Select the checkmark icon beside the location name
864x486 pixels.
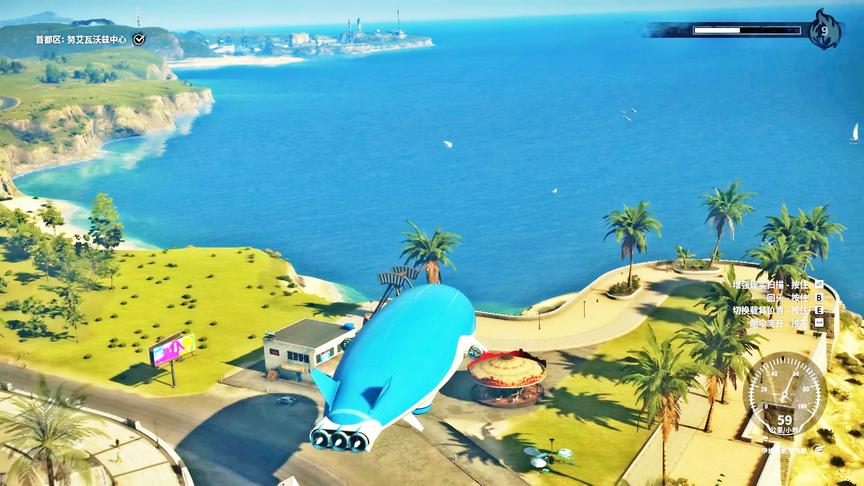pos(139,39)
